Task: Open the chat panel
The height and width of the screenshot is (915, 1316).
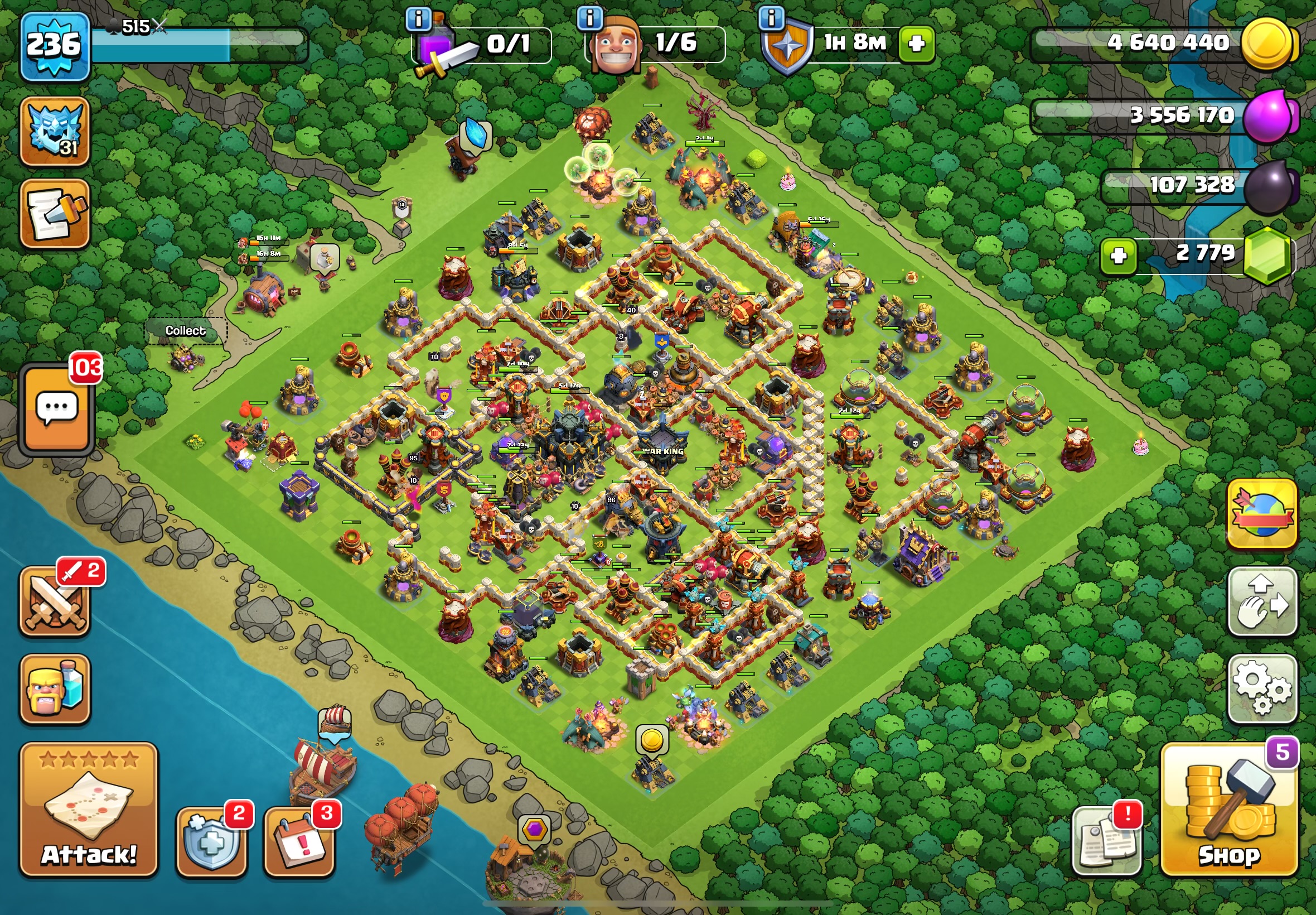Action: tap(56, 408)
